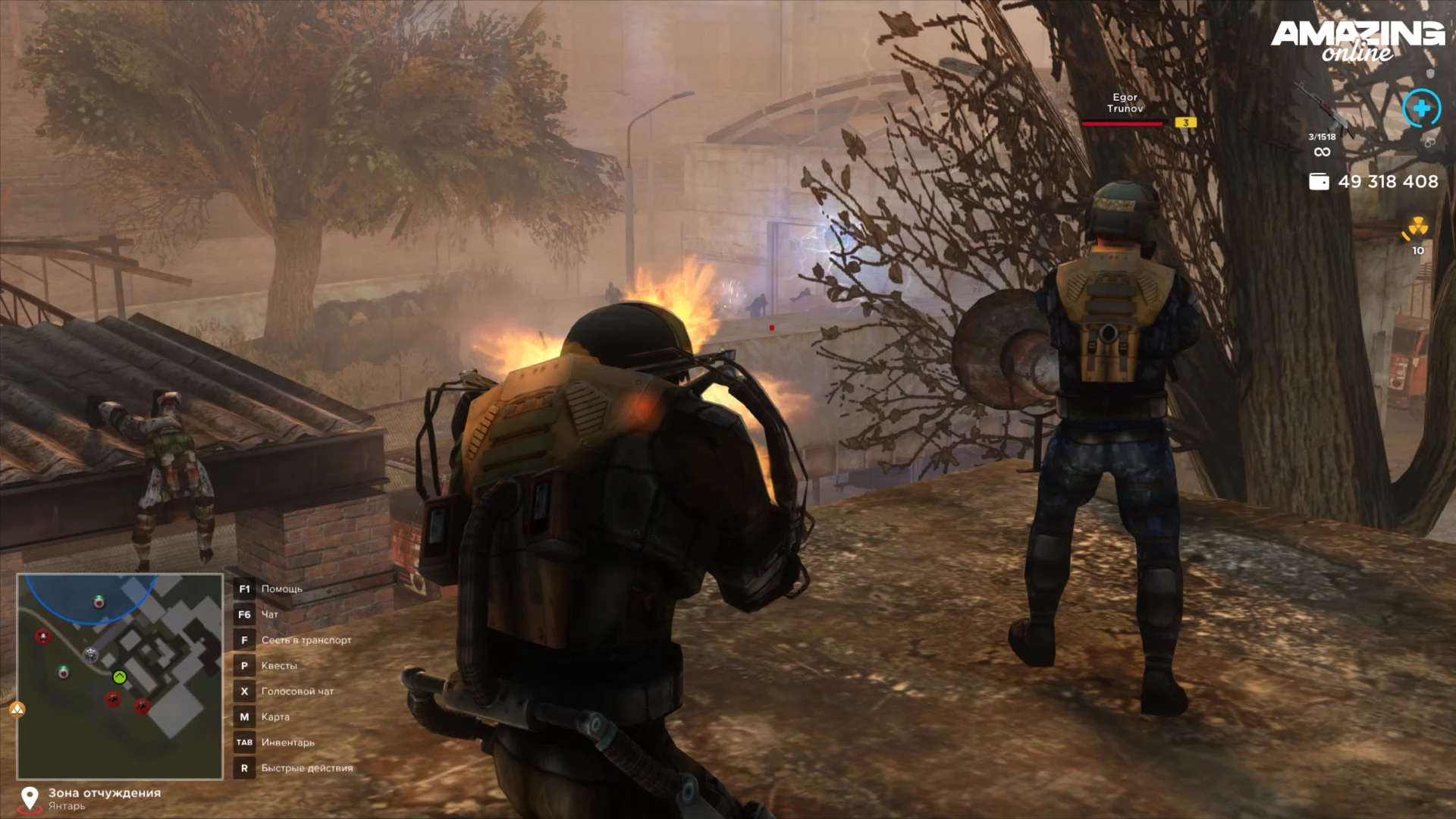Click the orange triangle marker on minimap edge
Screen dimensions: 1456x819
[17, 709]
